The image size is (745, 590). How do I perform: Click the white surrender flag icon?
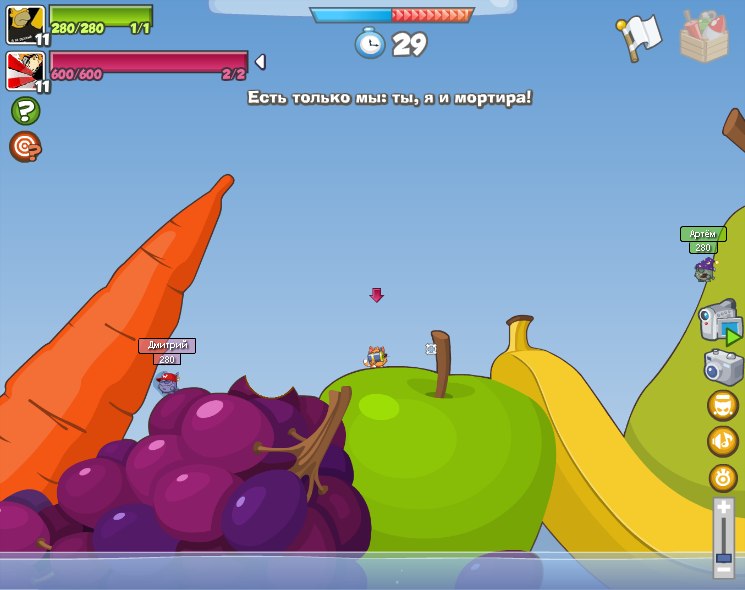(640, 38)
